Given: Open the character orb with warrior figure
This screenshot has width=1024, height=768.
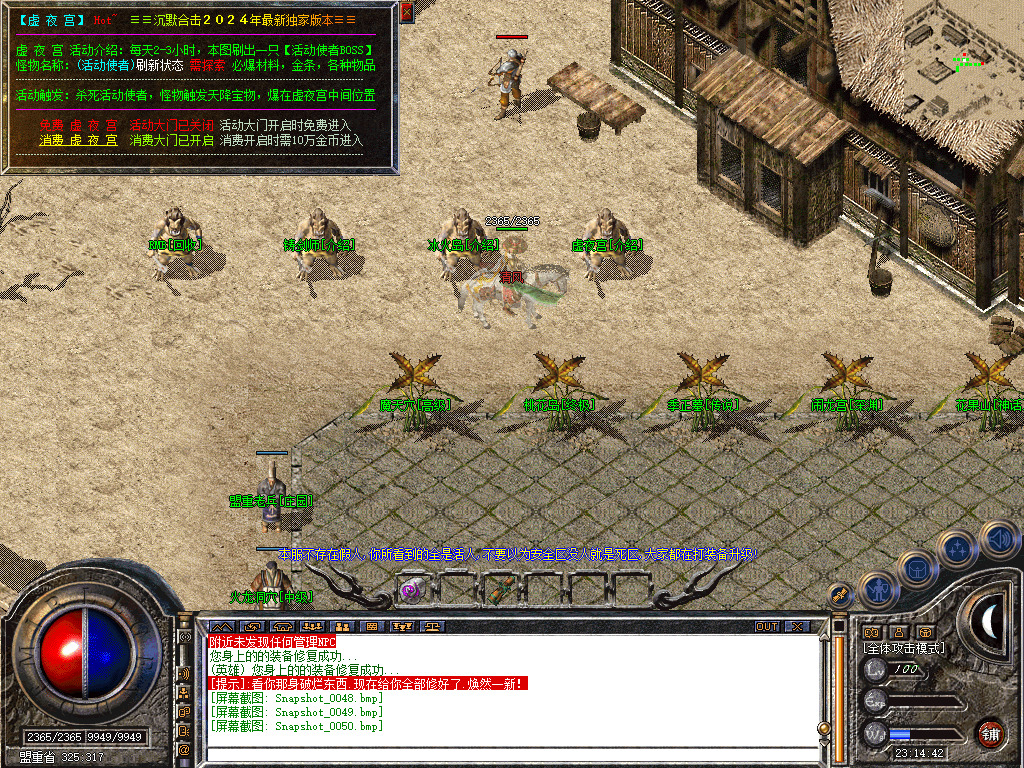Looking at the screenshot, I should click(x=877, y=590).
